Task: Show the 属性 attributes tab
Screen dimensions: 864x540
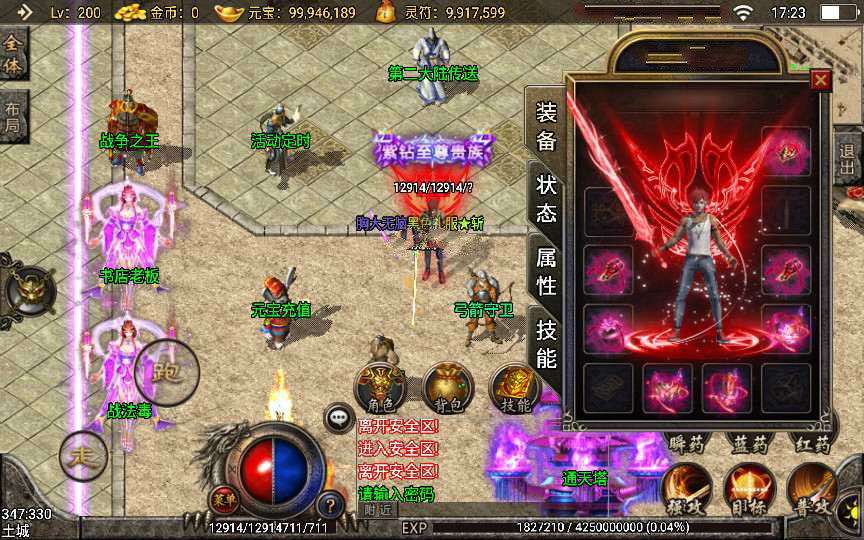Action: pyautogui.click(x=546, y=272)
